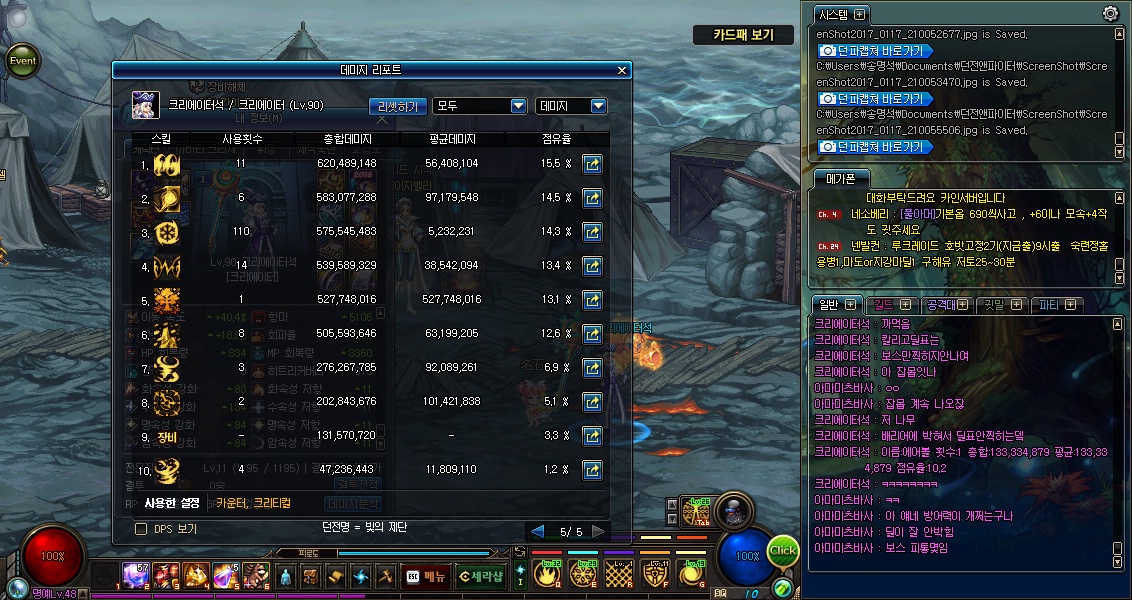The image size is (1132, 600).
Task: Go to the previous report page
Action: [538, 531]
